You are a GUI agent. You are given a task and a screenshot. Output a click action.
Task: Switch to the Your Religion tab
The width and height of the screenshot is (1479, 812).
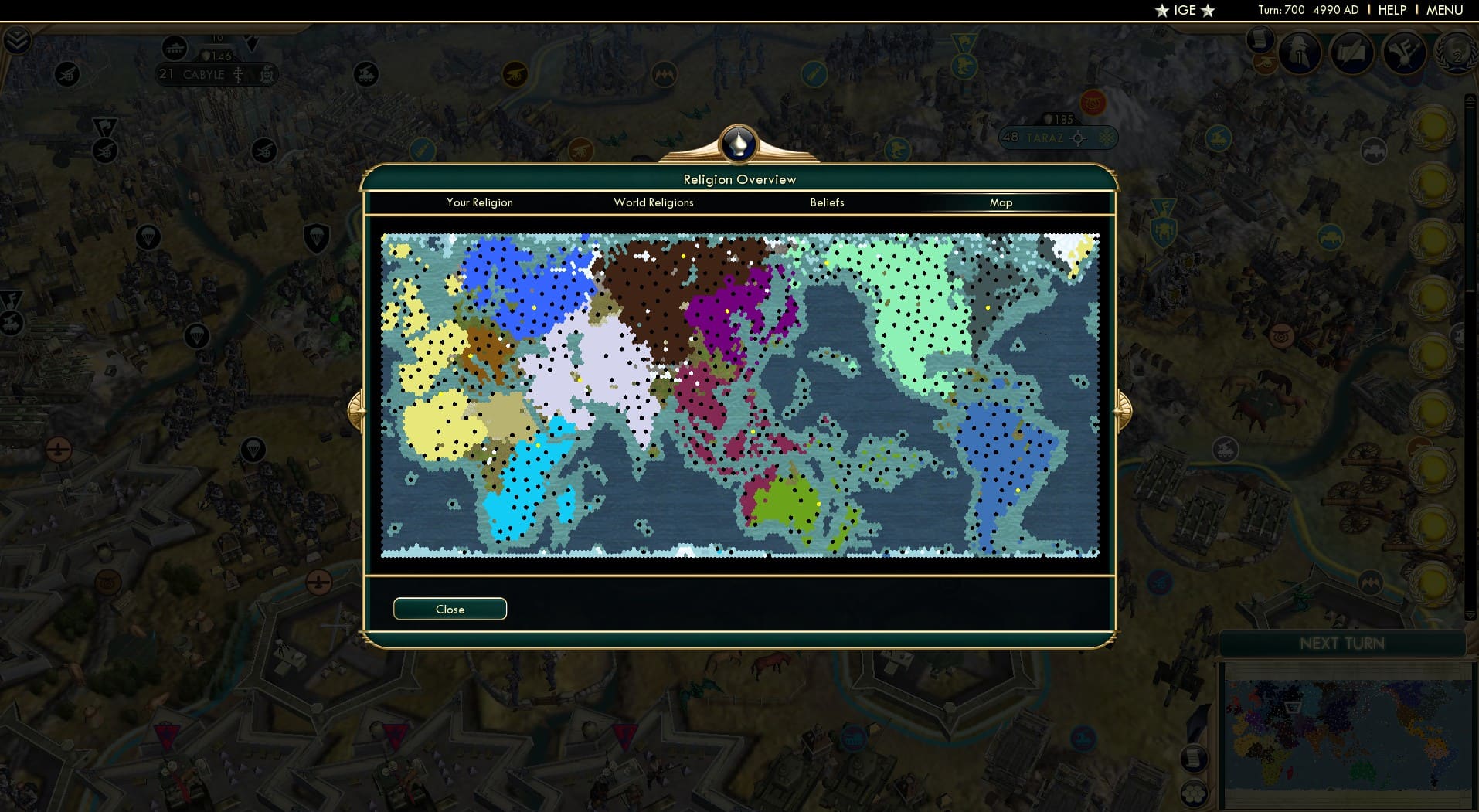point(479,202)
